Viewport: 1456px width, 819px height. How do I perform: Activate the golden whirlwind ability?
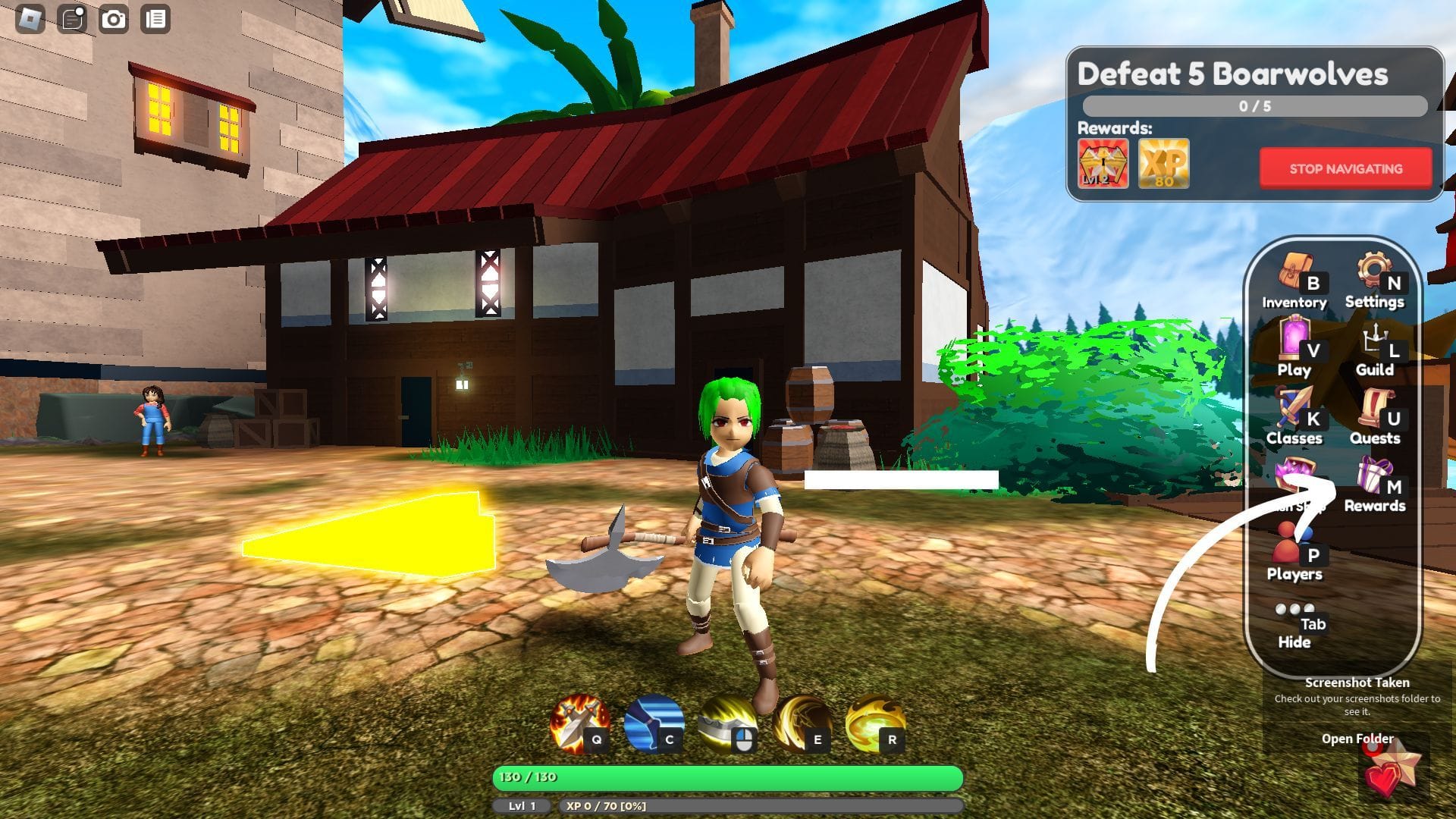click(x=874, y=723)
